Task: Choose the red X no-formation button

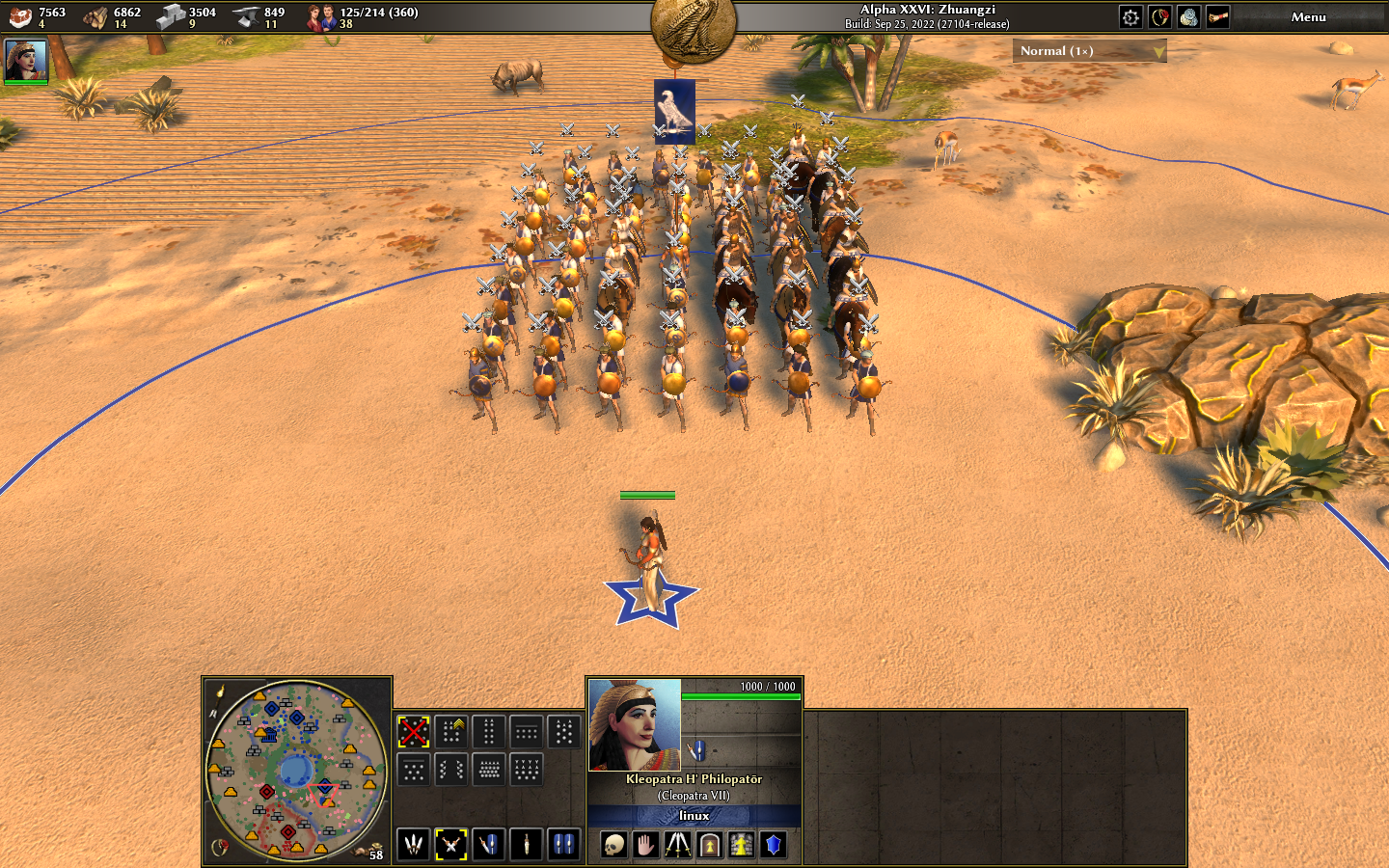Action: (414, 732)
